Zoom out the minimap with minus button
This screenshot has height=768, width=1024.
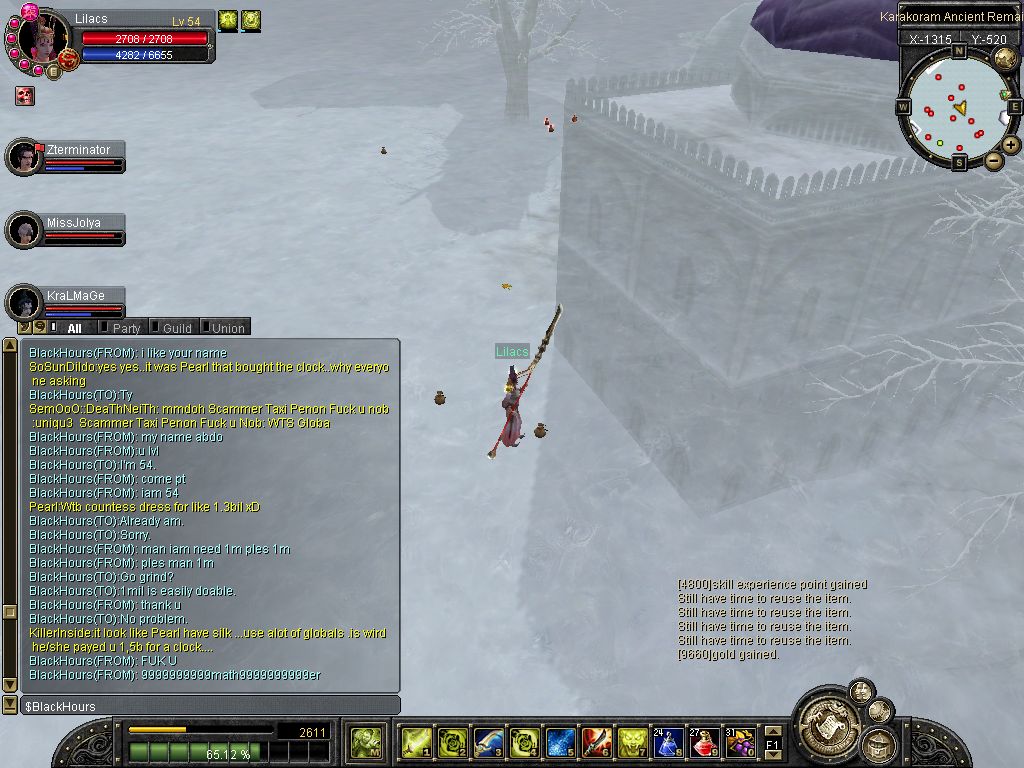994,160
